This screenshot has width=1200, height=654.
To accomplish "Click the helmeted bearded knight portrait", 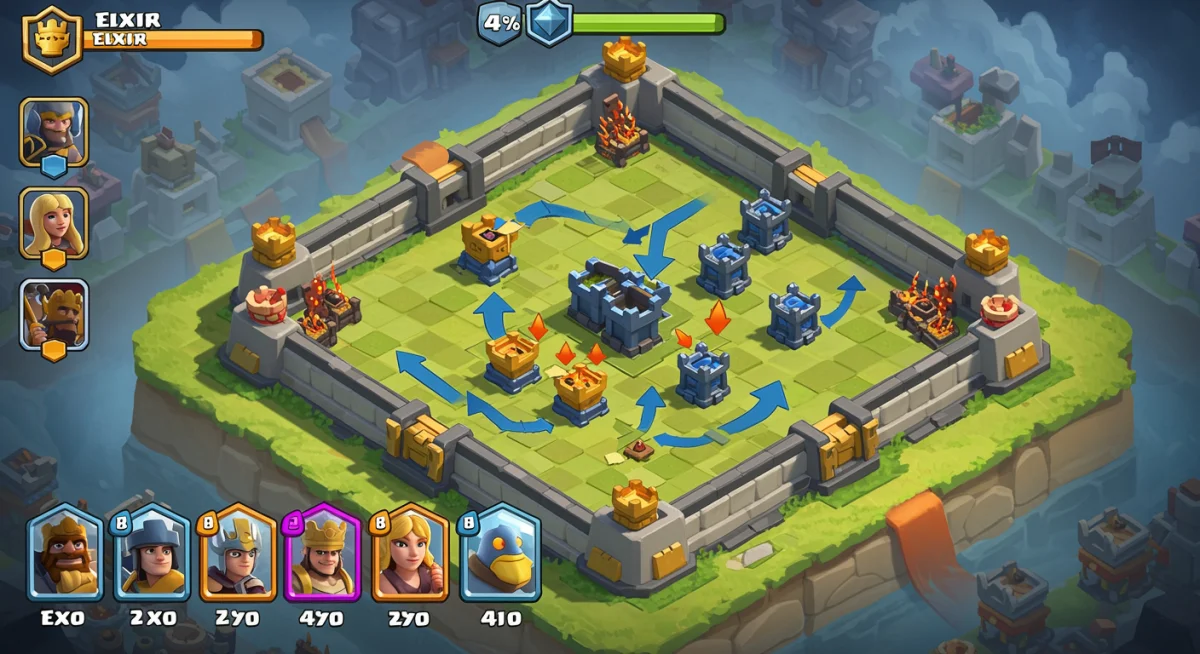I will pyautogui.click(x=54, y=131).
